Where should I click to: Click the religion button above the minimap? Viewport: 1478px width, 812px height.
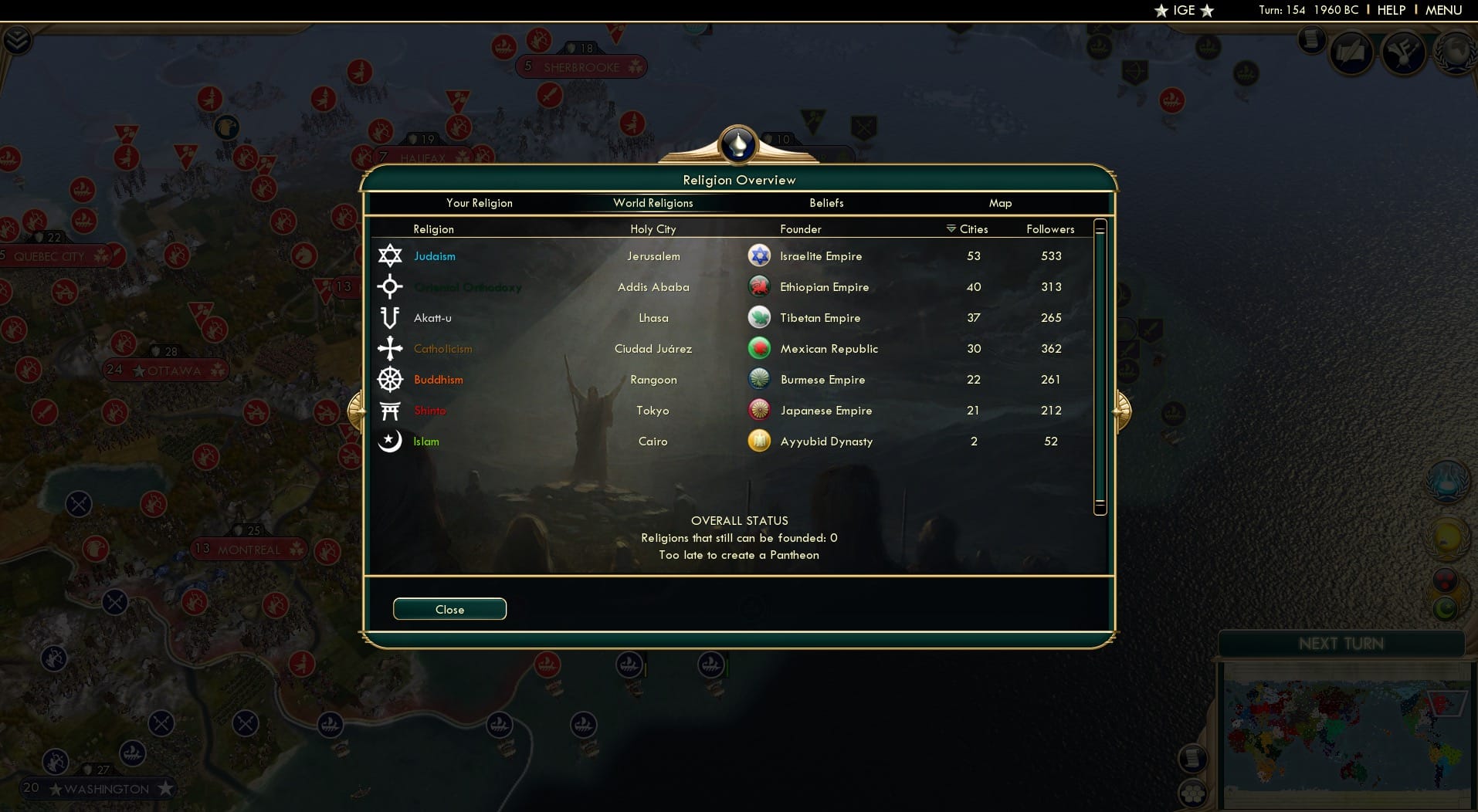tap(1445, 607)
